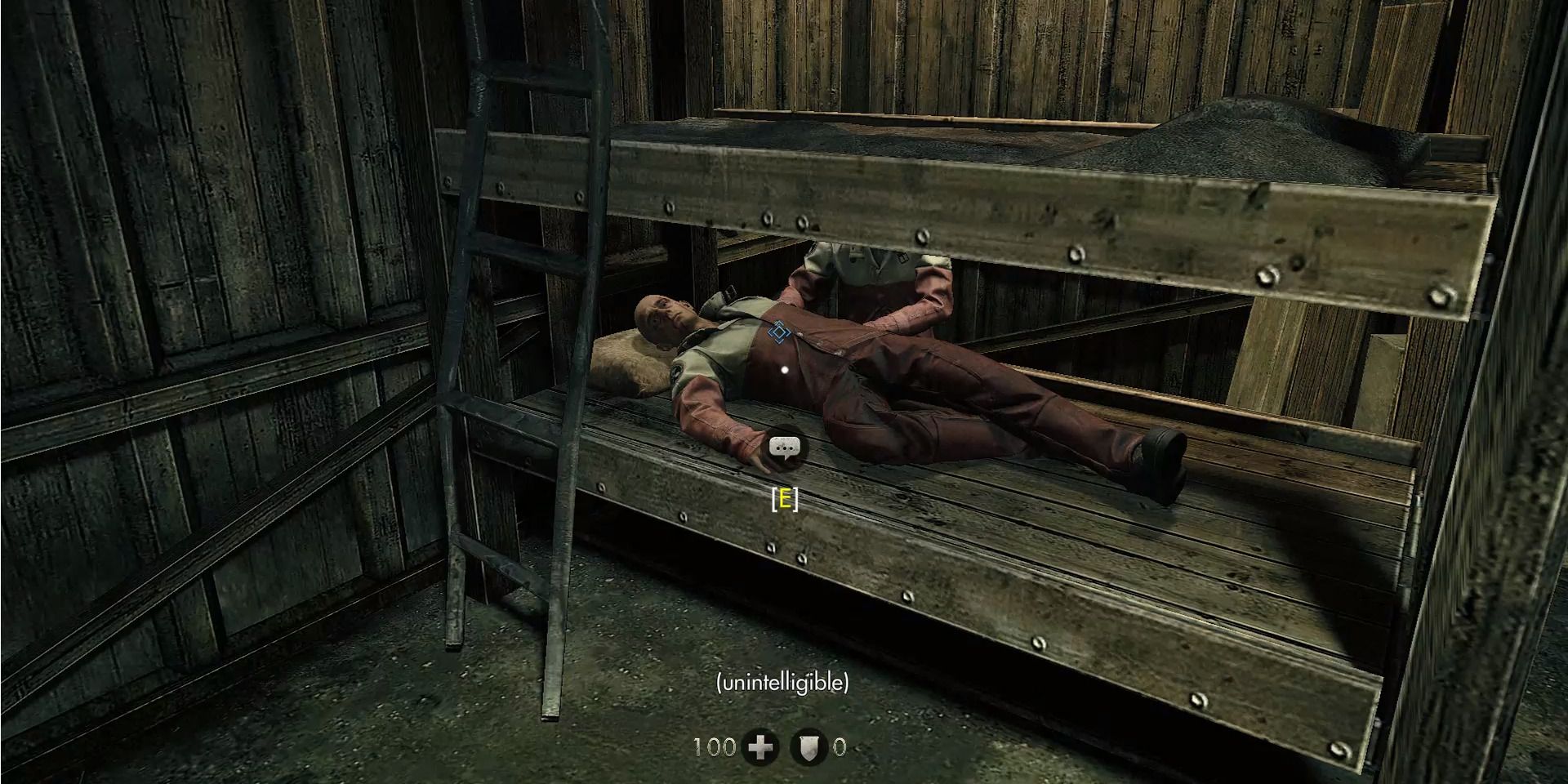Click the right bracket of the E prompt

click(x=795, y=497)
